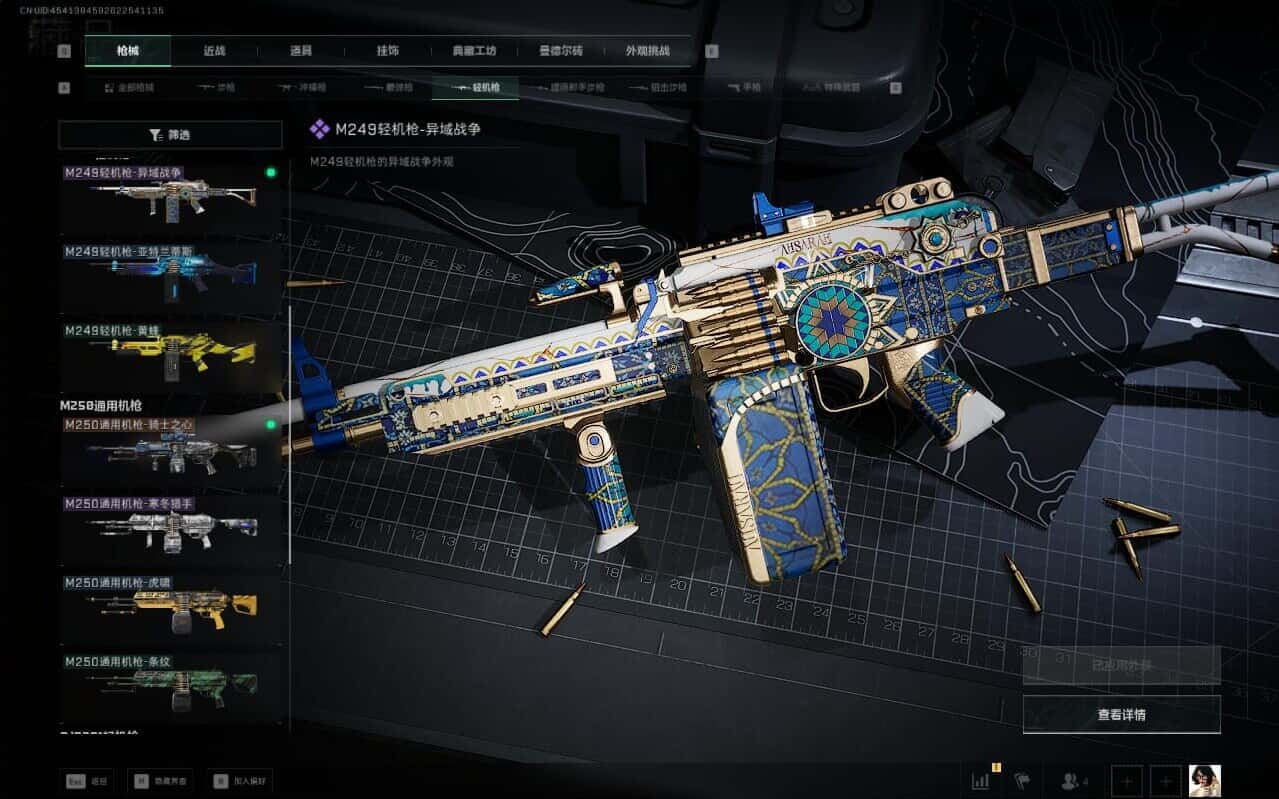
Task: Select the M250 条纹 green skin
Action: coord(170,688)
